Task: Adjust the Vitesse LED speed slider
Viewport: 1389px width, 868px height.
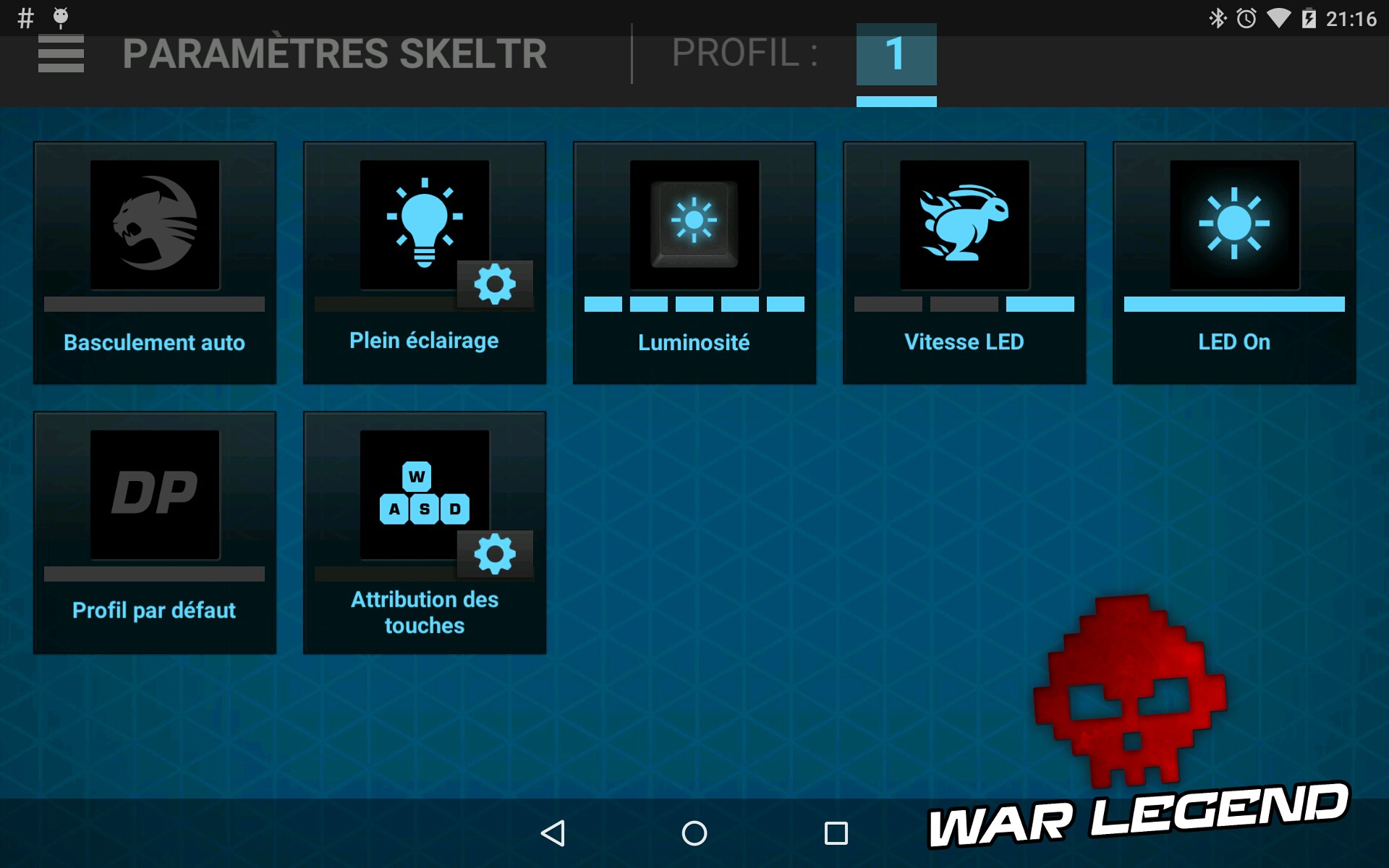Action: [x=963, y=303]
